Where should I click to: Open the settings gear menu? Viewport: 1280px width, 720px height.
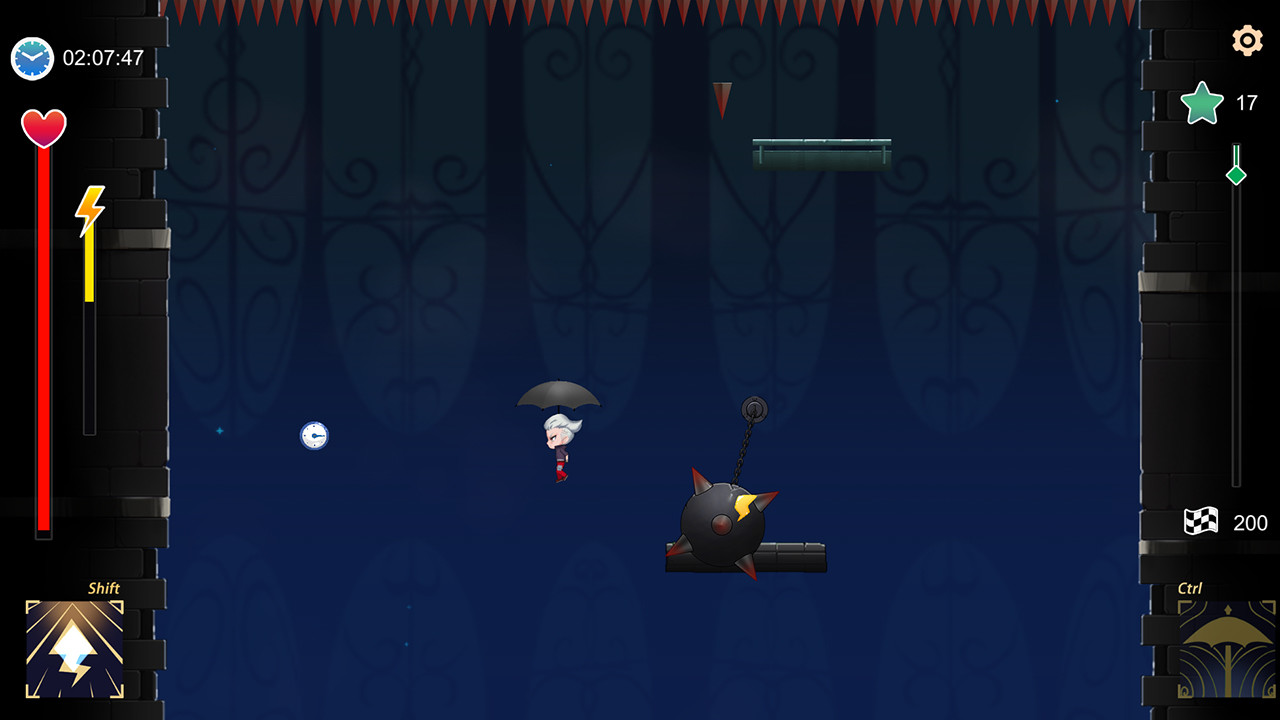(1245, 42)
